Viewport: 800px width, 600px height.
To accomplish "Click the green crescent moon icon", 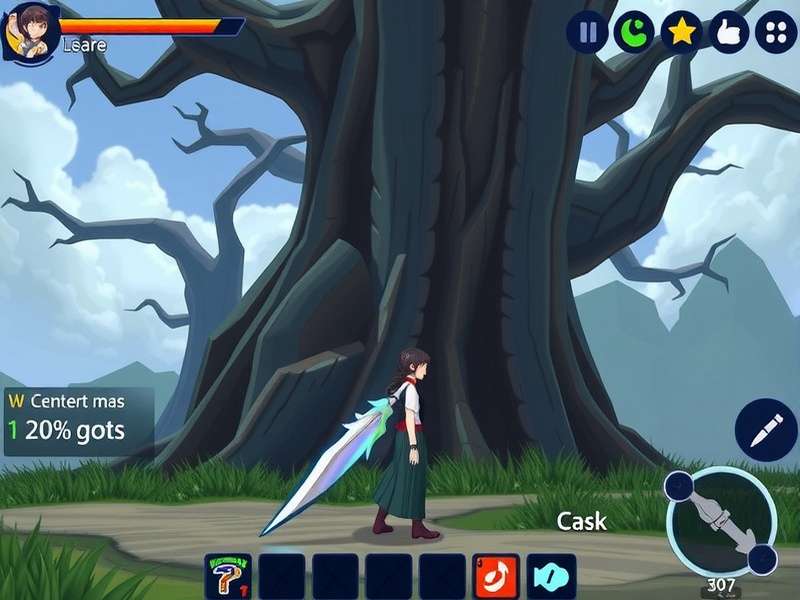I will point(634,33).
